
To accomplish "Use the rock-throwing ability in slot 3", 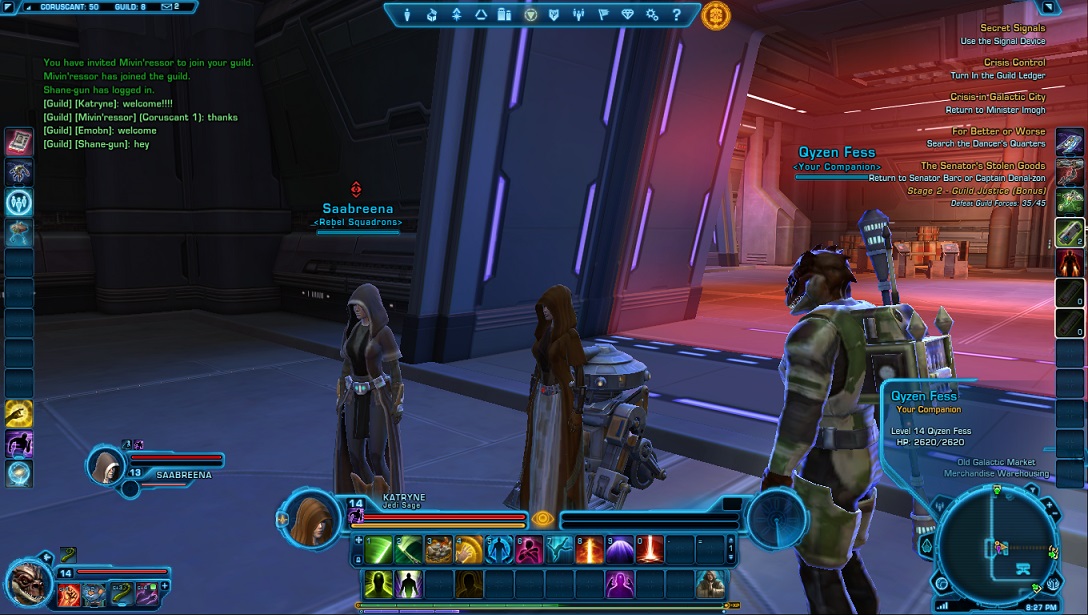I will click(439, 549).
